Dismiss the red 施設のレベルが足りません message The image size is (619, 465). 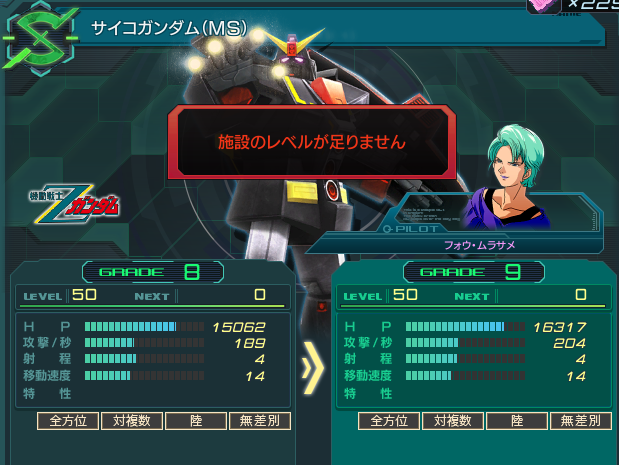pos(312,142)
